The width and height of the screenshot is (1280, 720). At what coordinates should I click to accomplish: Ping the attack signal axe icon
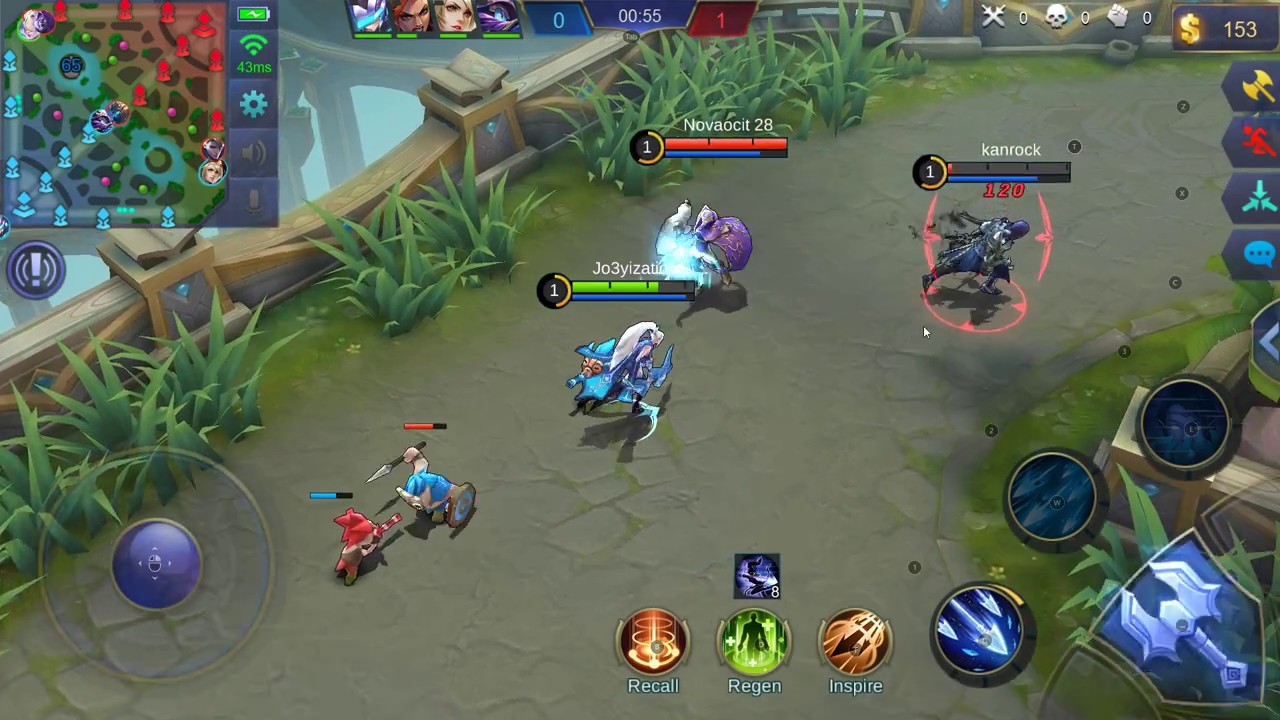[1259, 88]
